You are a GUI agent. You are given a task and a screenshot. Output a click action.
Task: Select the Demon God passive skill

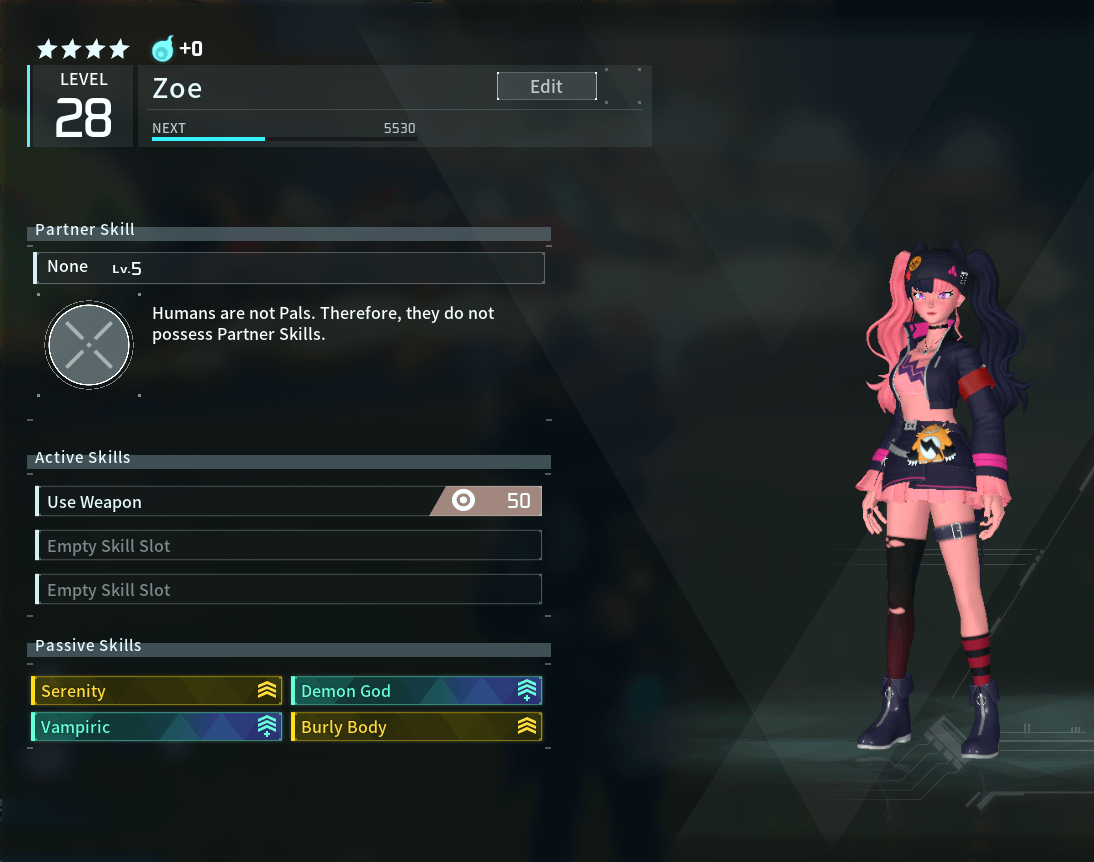(416, 691)
